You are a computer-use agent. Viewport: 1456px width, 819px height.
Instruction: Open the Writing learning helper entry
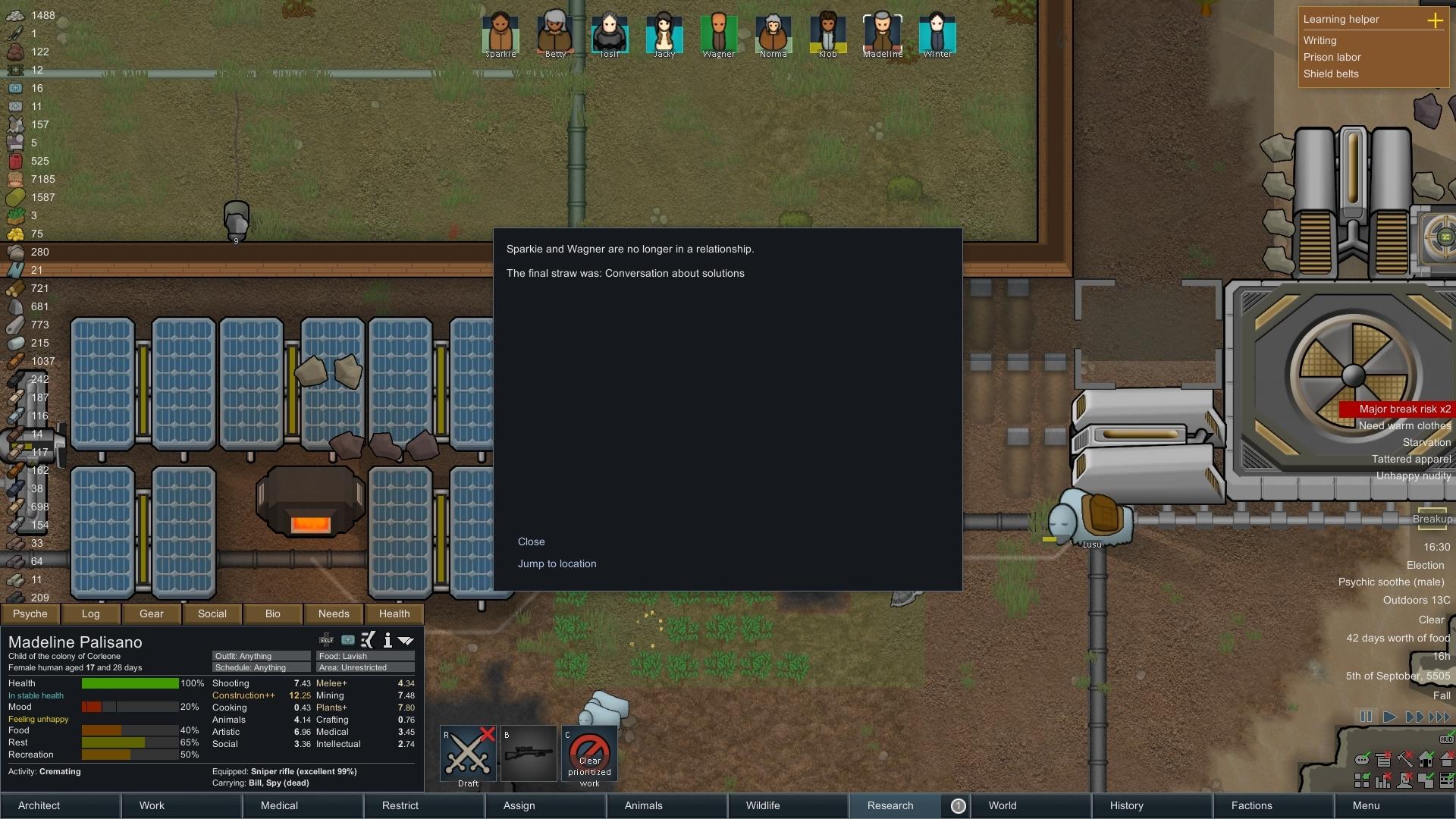point(1319,40)
